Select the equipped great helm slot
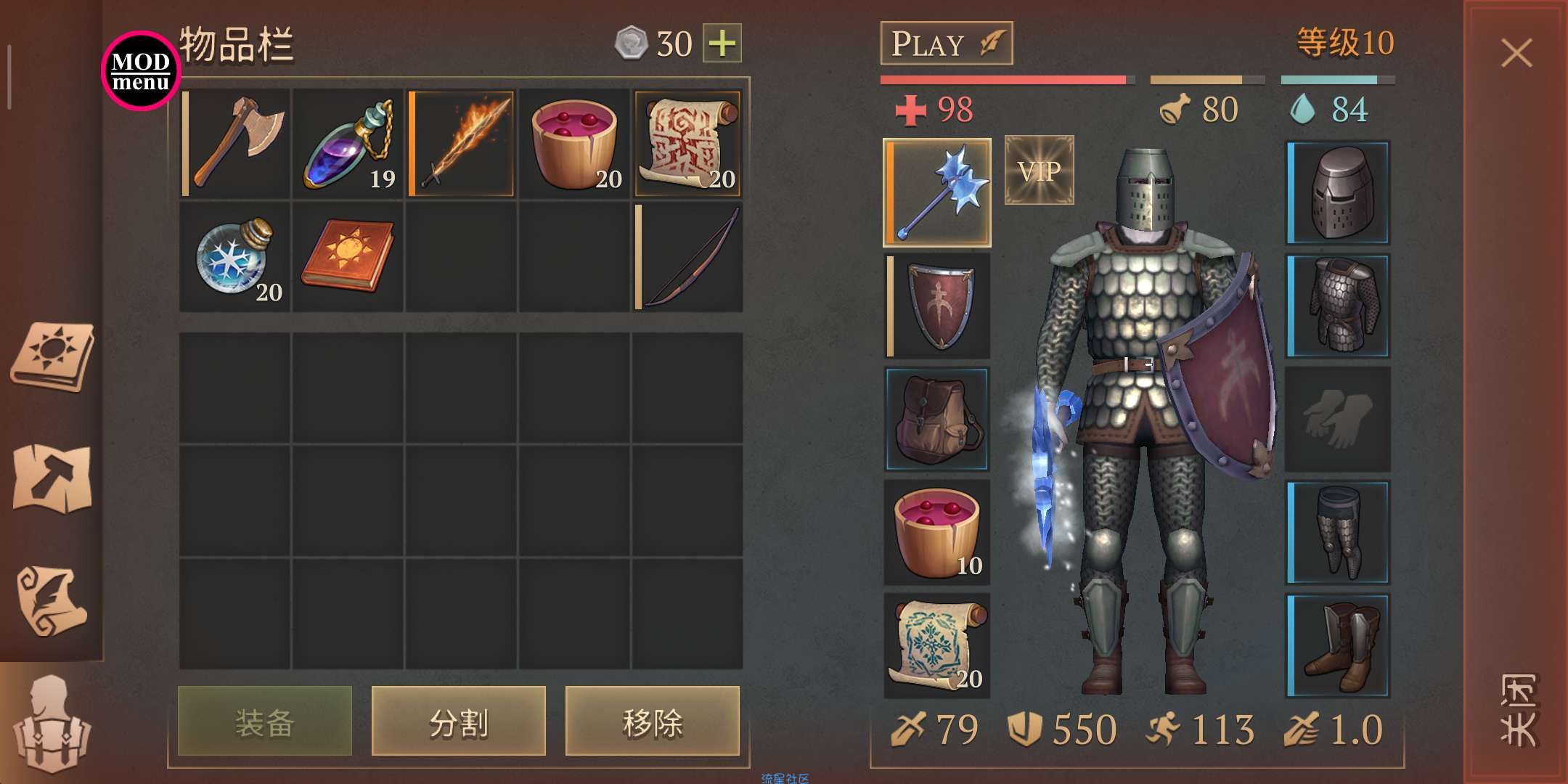 coord(1338,192)
